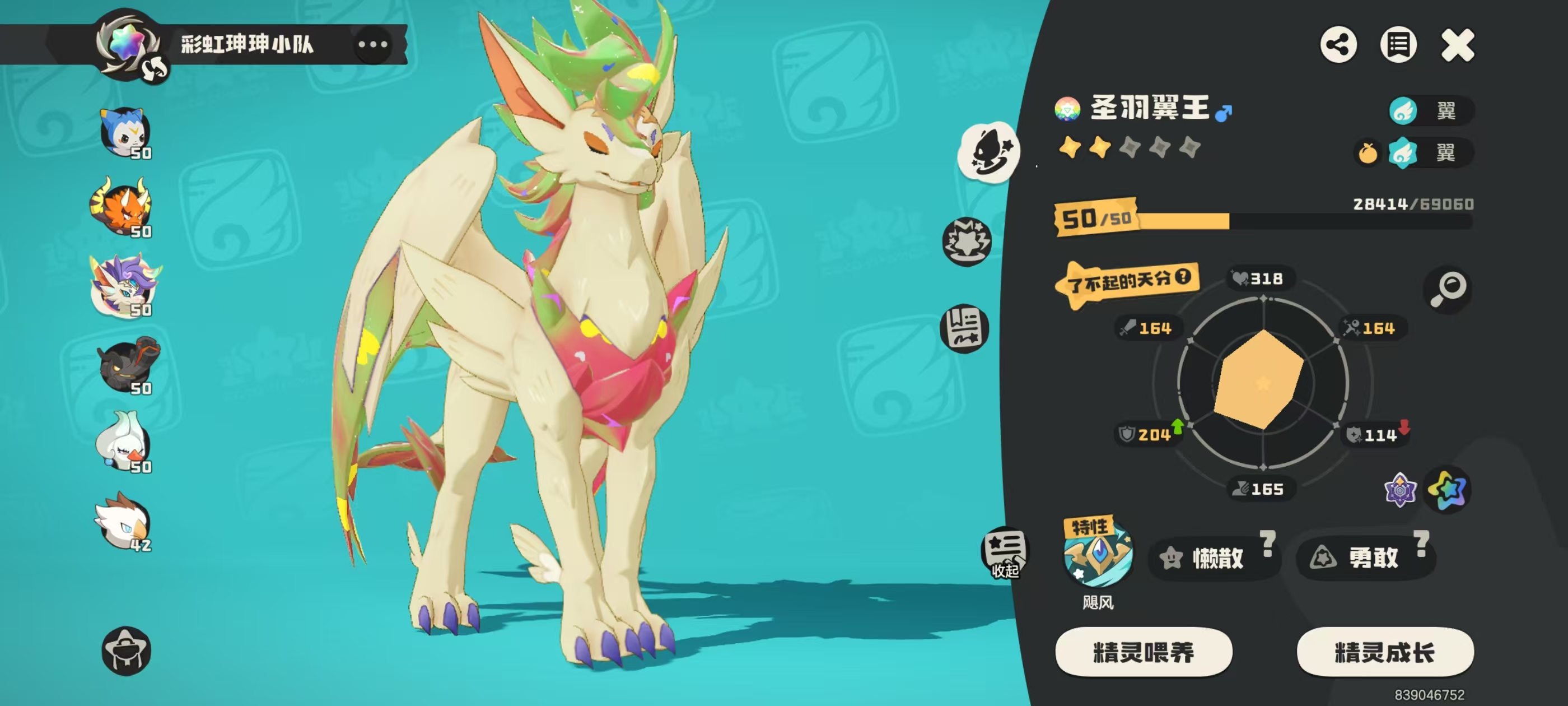Select the white duck team member
The image size is (1568, 706).
point(124,442)
